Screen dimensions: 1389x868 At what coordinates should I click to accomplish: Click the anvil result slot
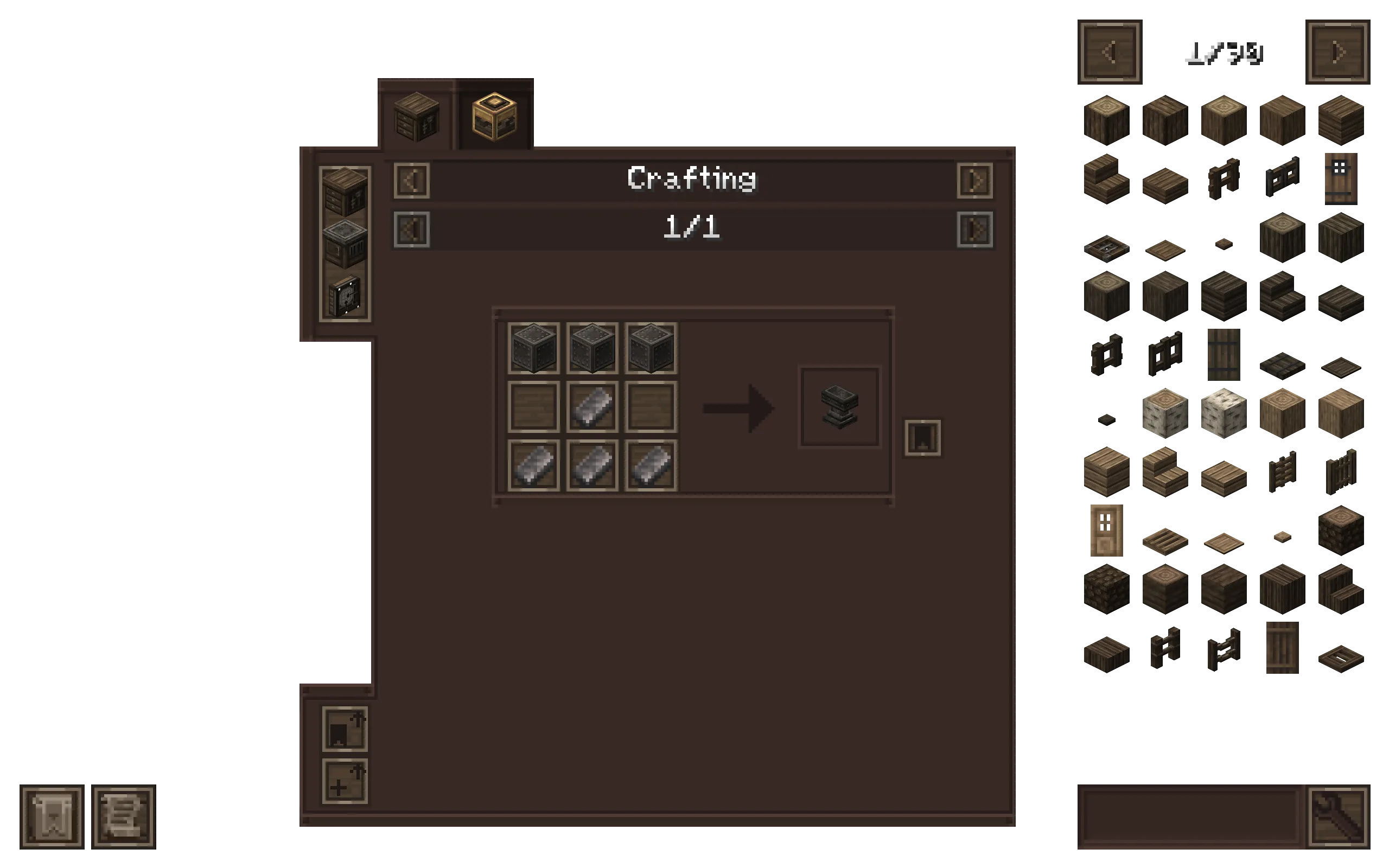click(x=840, y=407)
